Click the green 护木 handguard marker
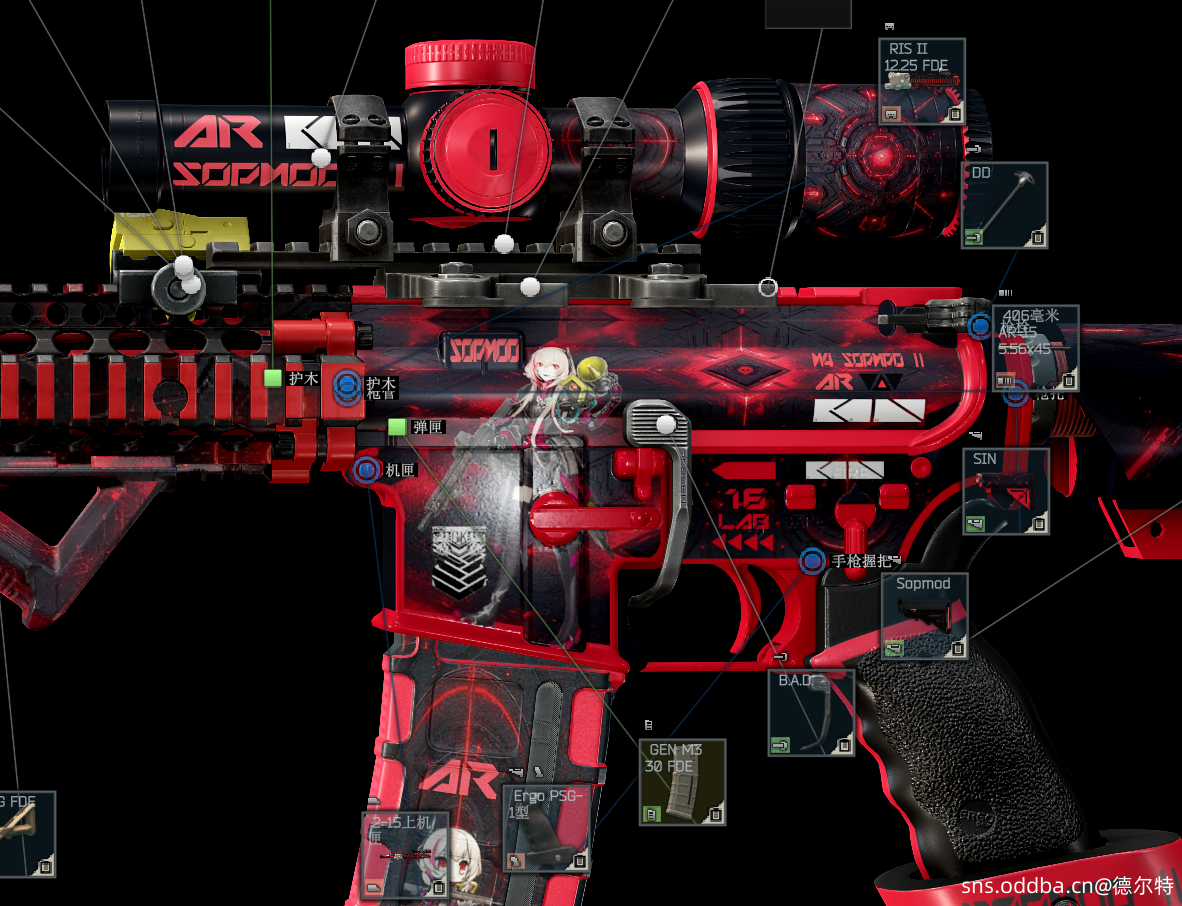 click(273, 378)
